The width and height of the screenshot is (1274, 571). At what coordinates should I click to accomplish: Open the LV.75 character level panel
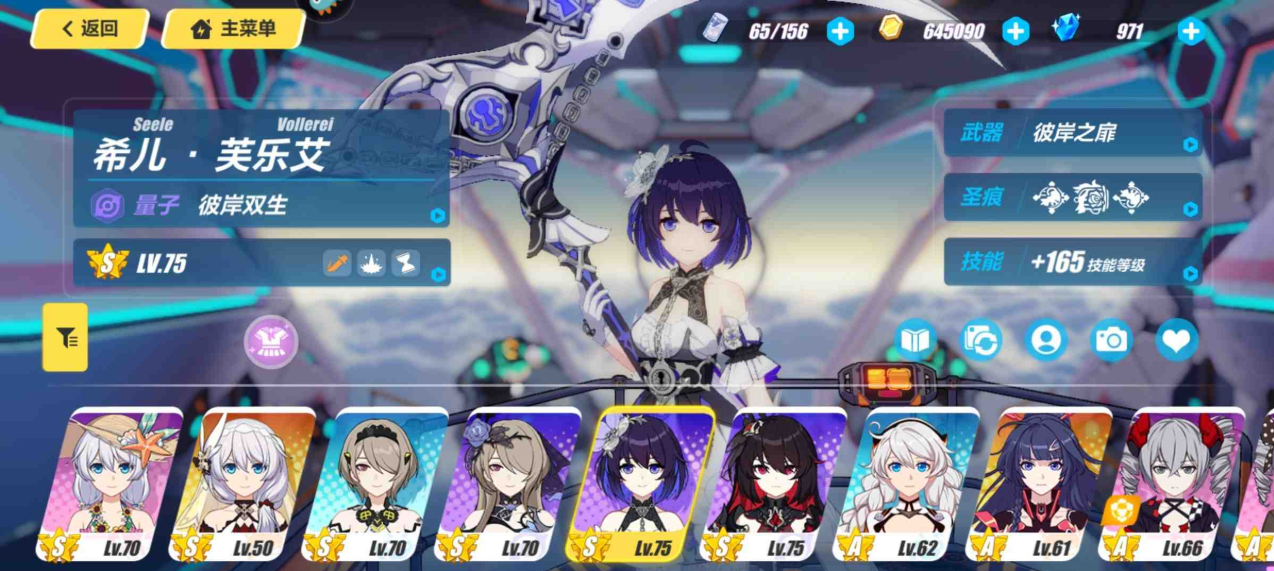point(262,263)
